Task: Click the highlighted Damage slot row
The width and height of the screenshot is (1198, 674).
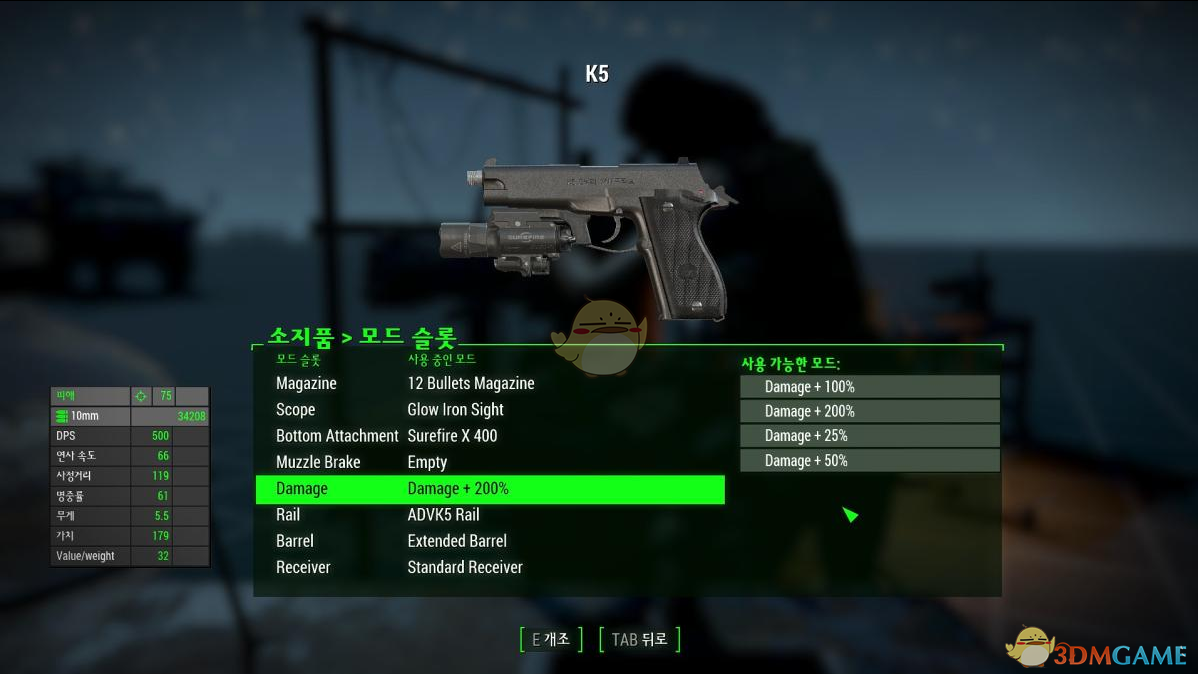Action: 488,489
